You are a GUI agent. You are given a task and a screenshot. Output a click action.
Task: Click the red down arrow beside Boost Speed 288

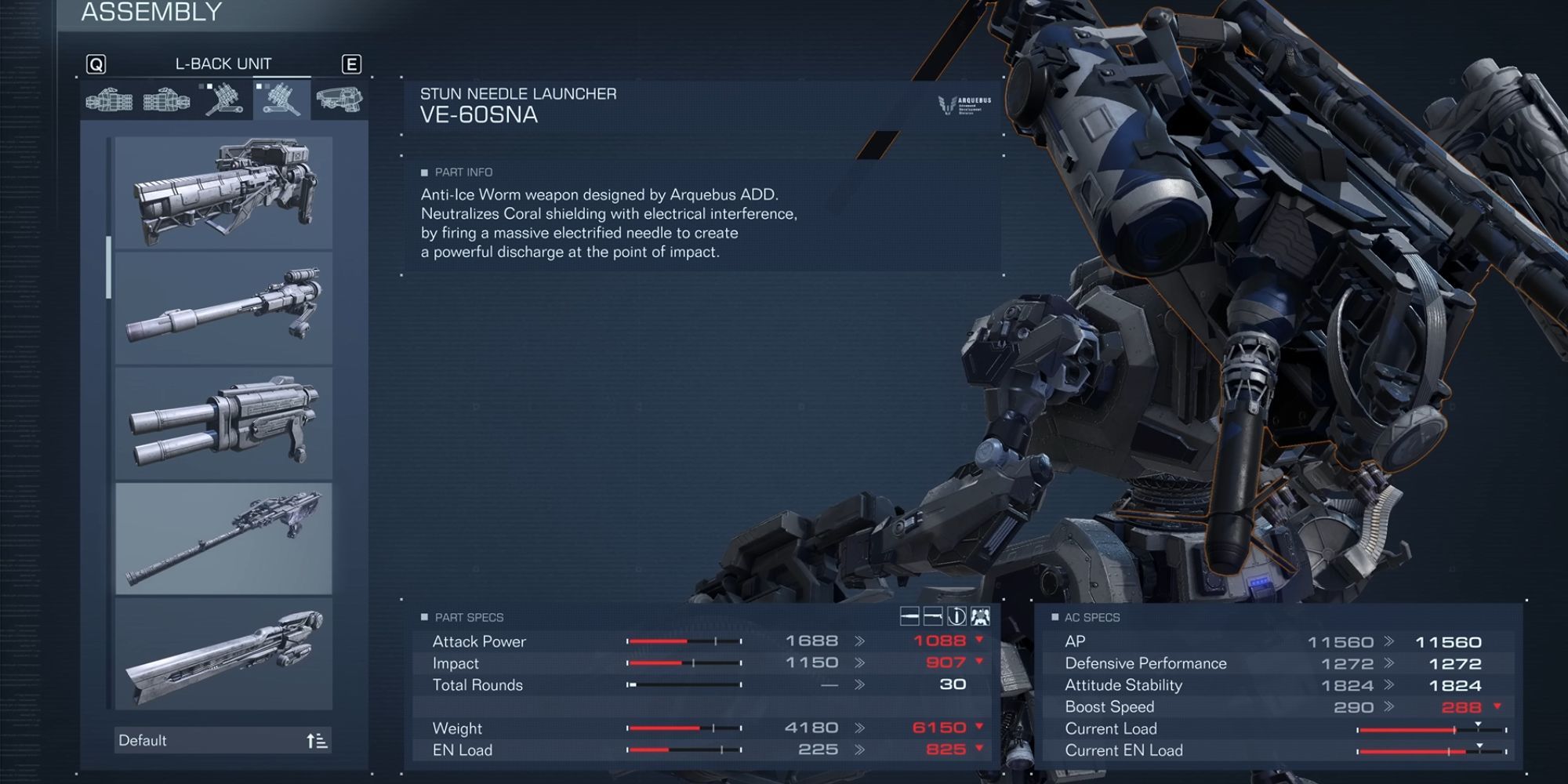pyautogui.click(x=1499, y=706)
